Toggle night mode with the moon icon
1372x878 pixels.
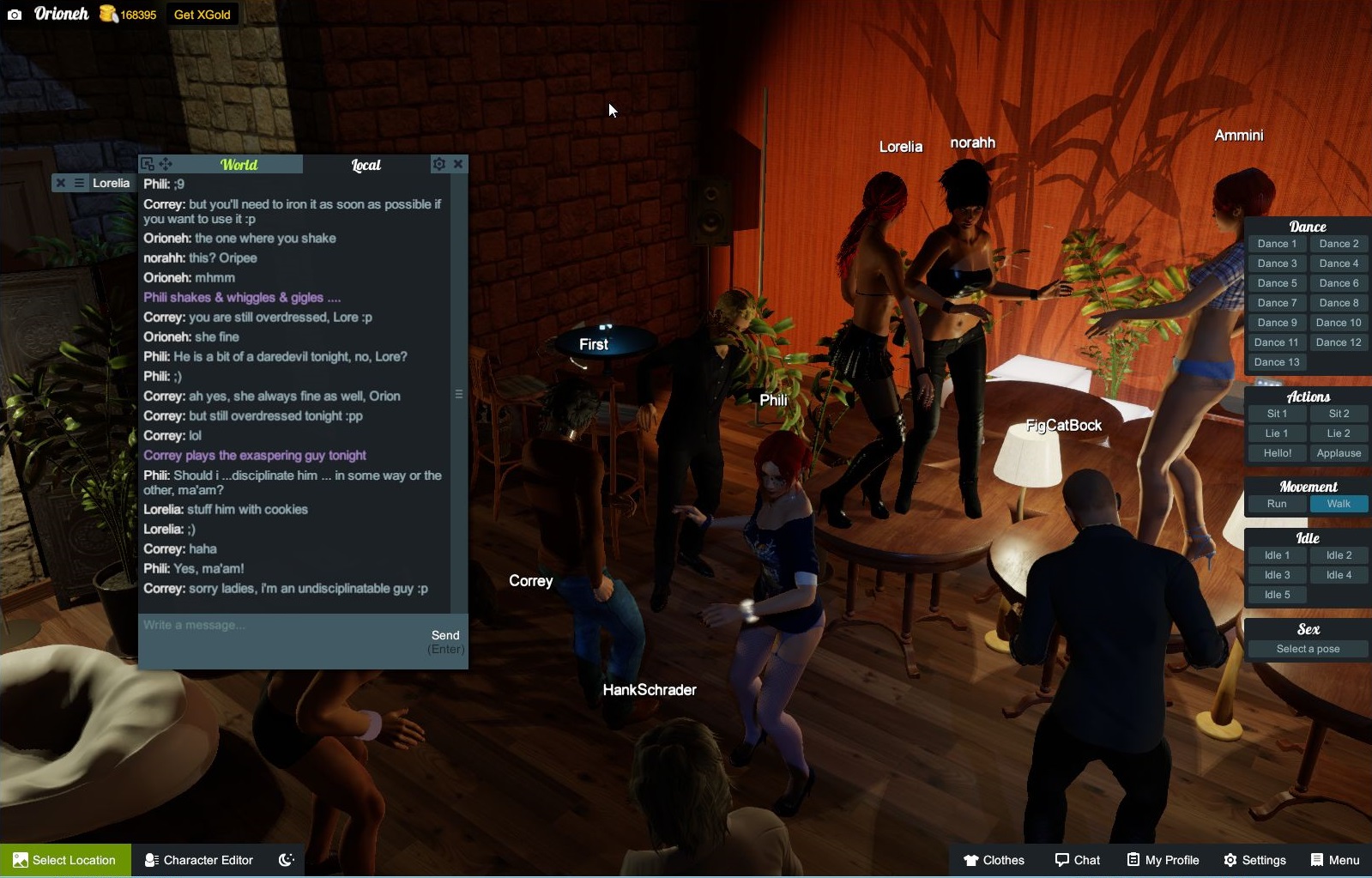point(287,859)
